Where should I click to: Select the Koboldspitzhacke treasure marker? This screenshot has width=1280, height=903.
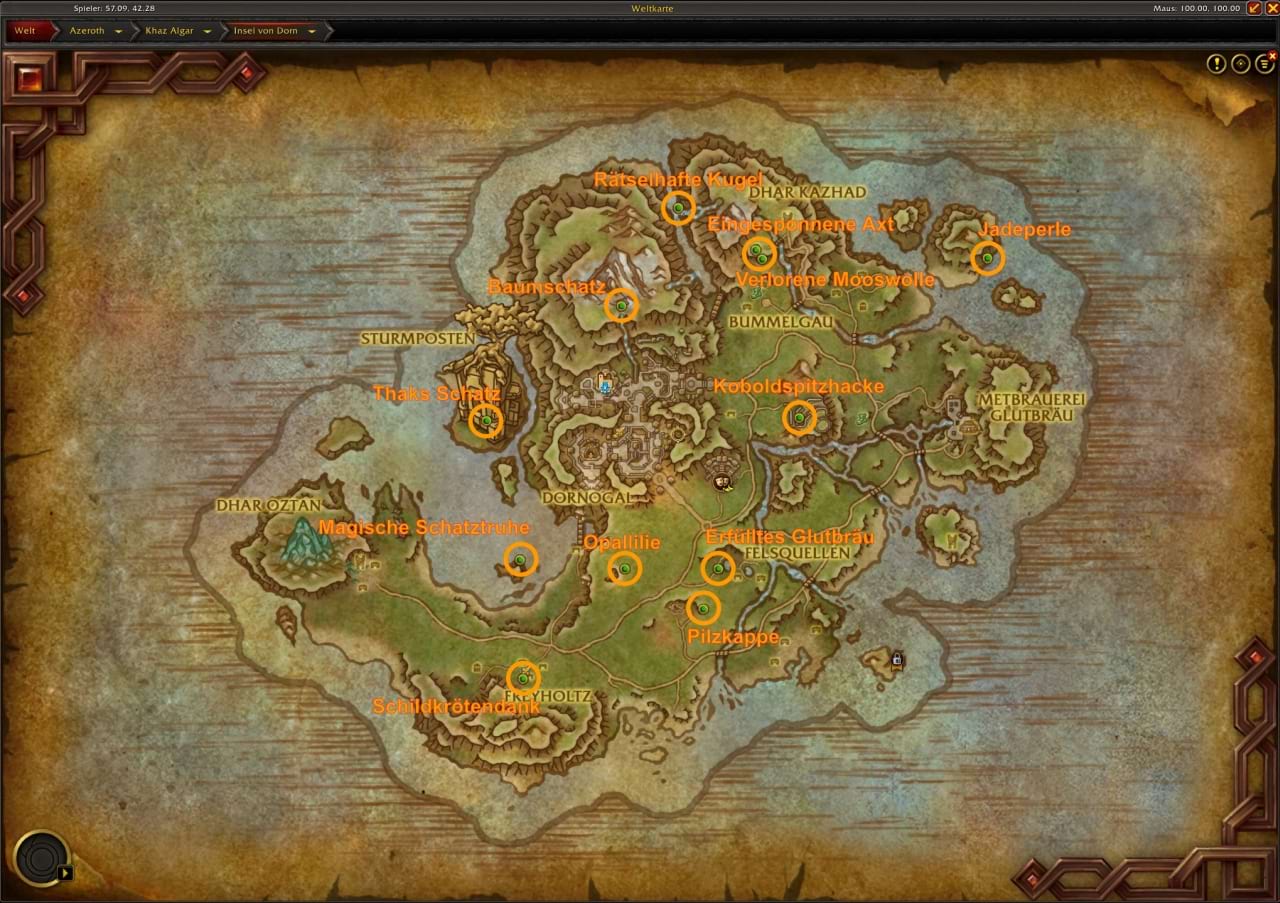(x=799, y=417)
